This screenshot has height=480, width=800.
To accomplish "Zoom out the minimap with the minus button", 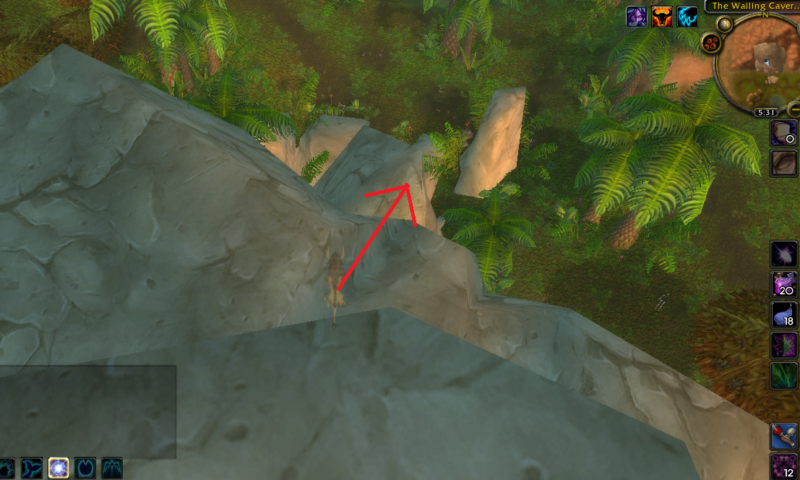I will (x=793, y=108).
